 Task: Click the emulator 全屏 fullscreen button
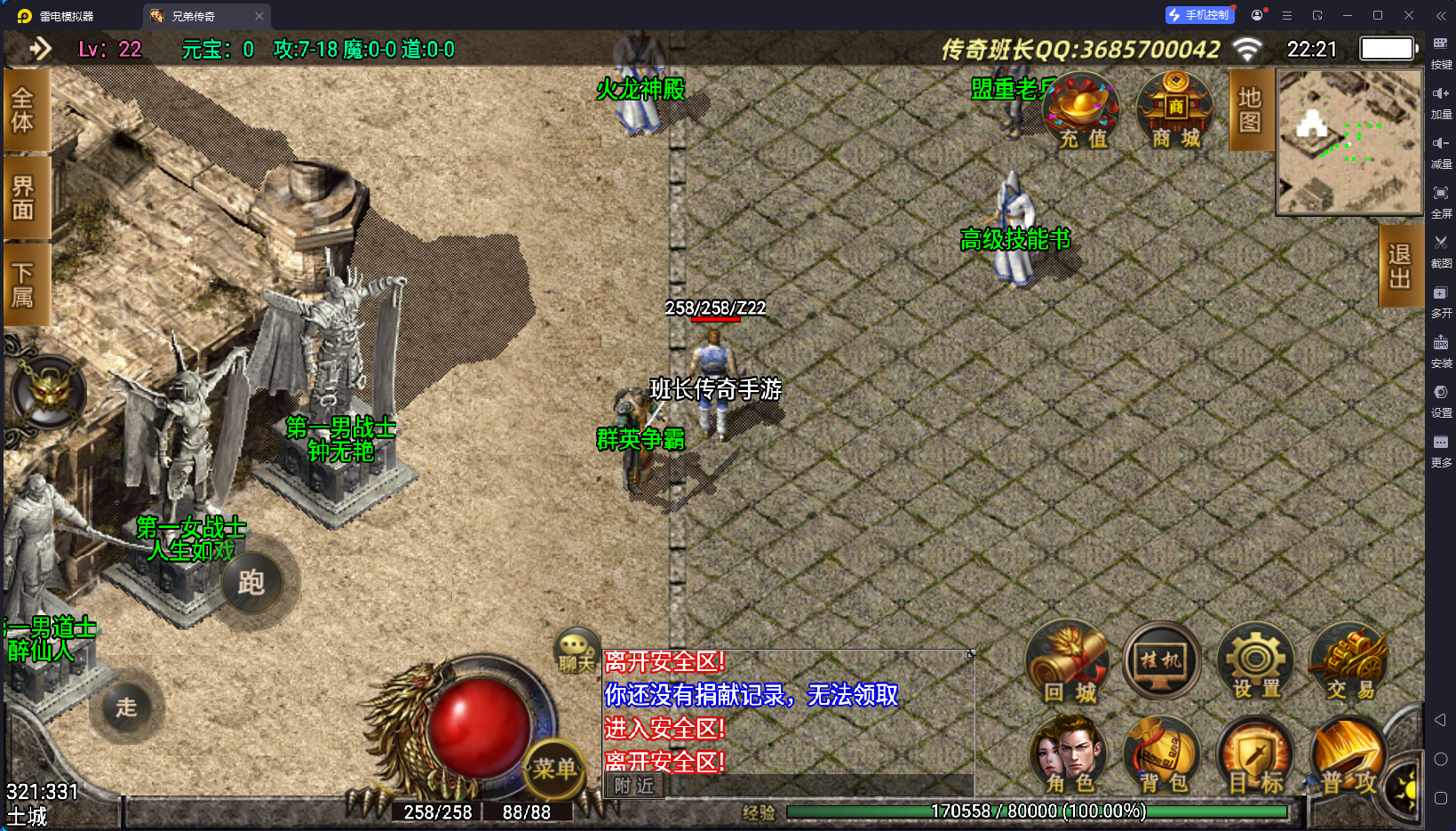tap(1440, 199)
